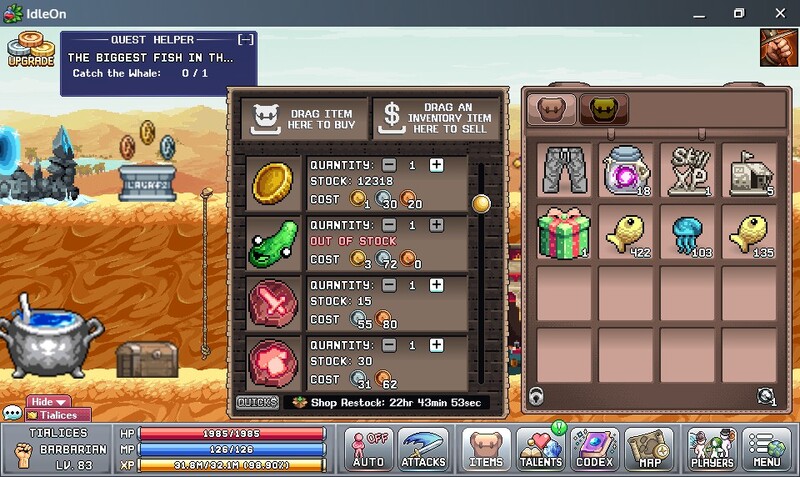800x477 pixels.
Task: Open the main Menu
Action: tap(767, 449)
